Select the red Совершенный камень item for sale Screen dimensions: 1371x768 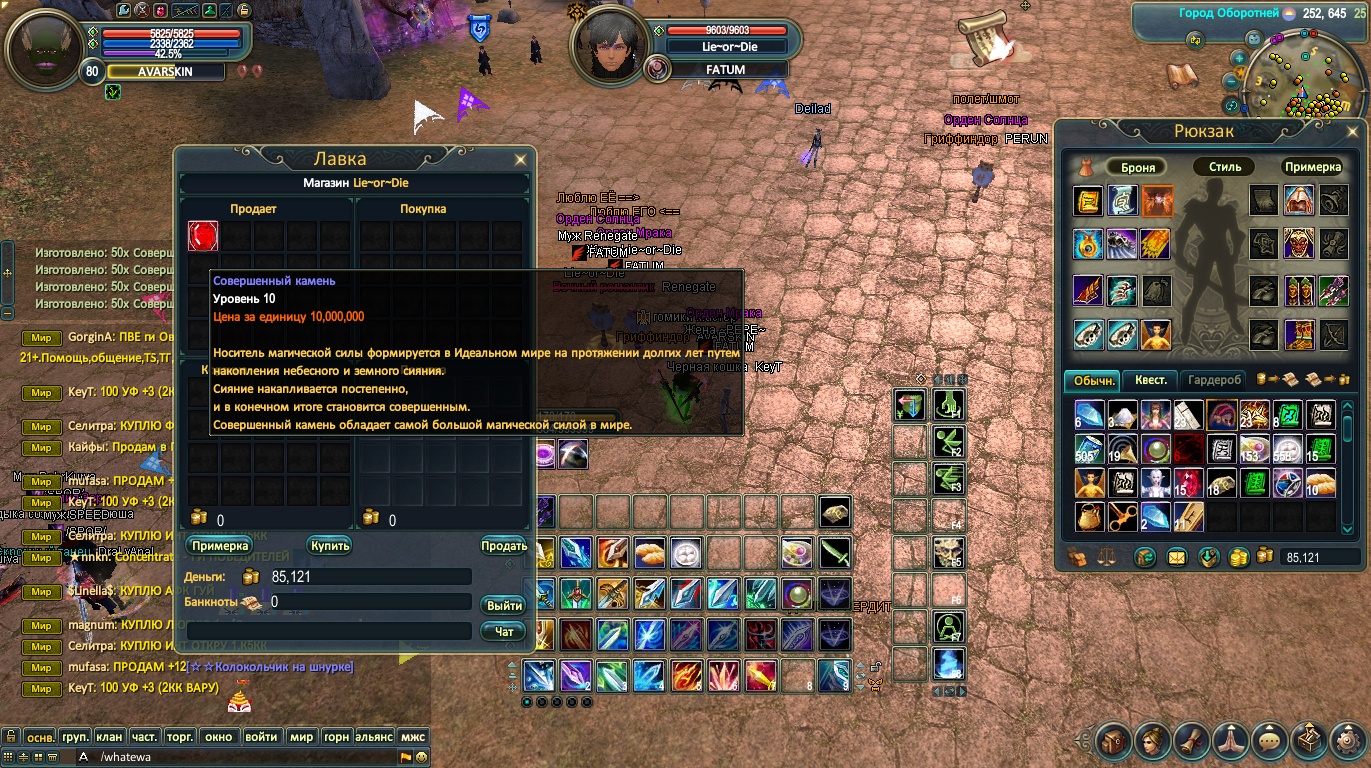click(204, 236)
